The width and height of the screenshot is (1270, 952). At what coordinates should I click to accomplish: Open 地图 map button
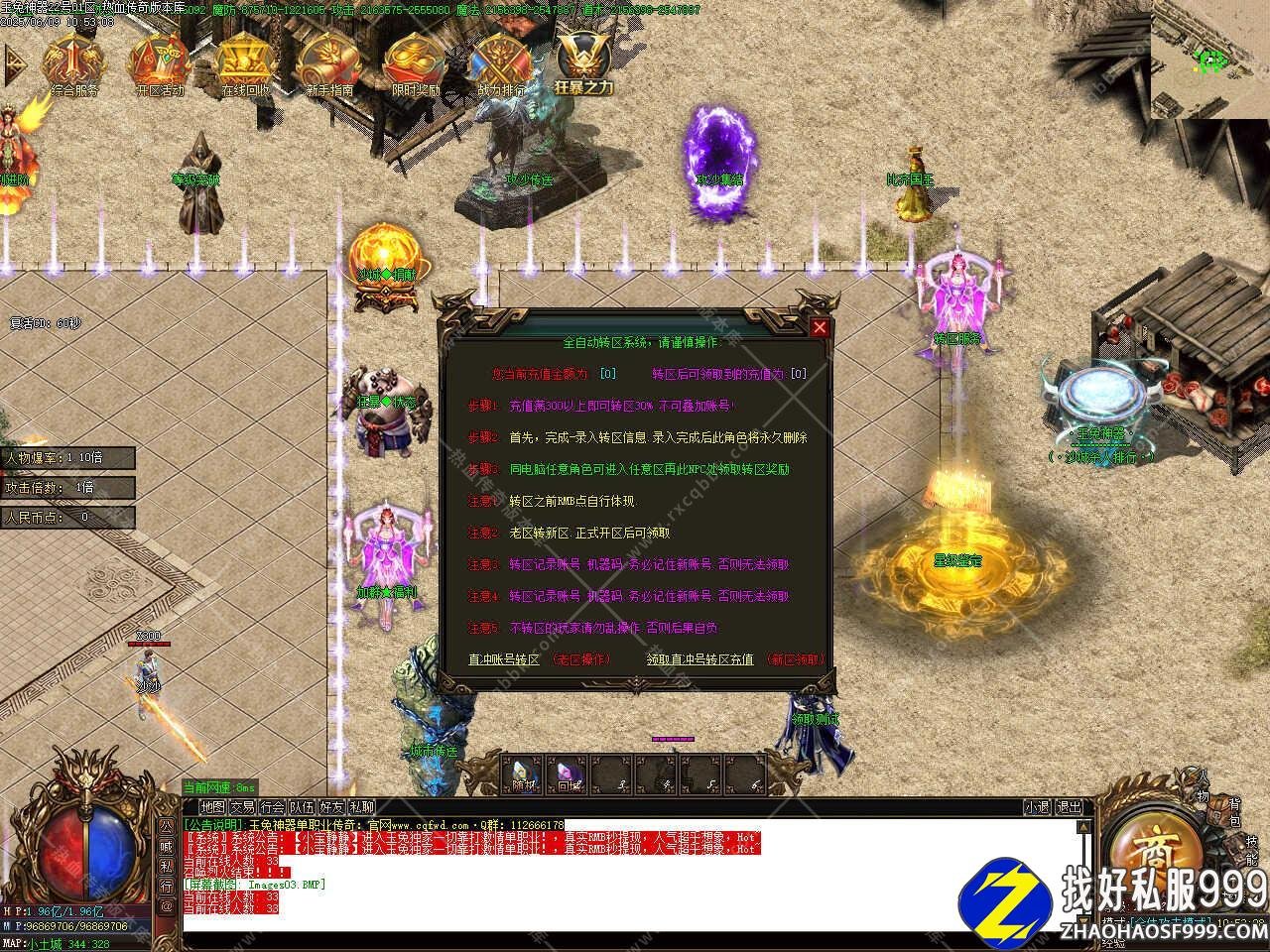pos(212,807)
